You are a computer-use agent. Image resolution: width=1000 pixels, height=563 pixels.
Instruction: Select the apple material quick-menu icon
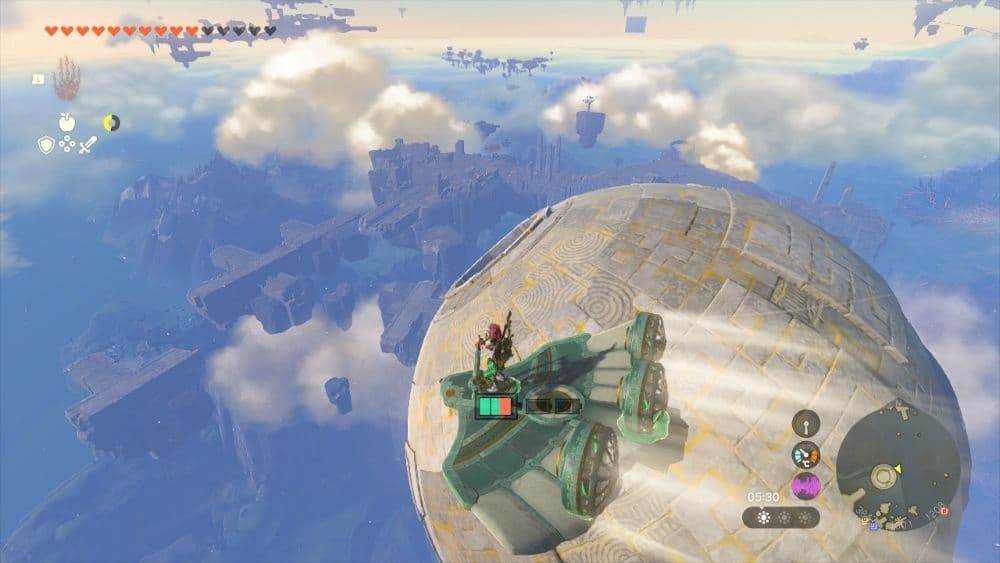click(67, 122)
